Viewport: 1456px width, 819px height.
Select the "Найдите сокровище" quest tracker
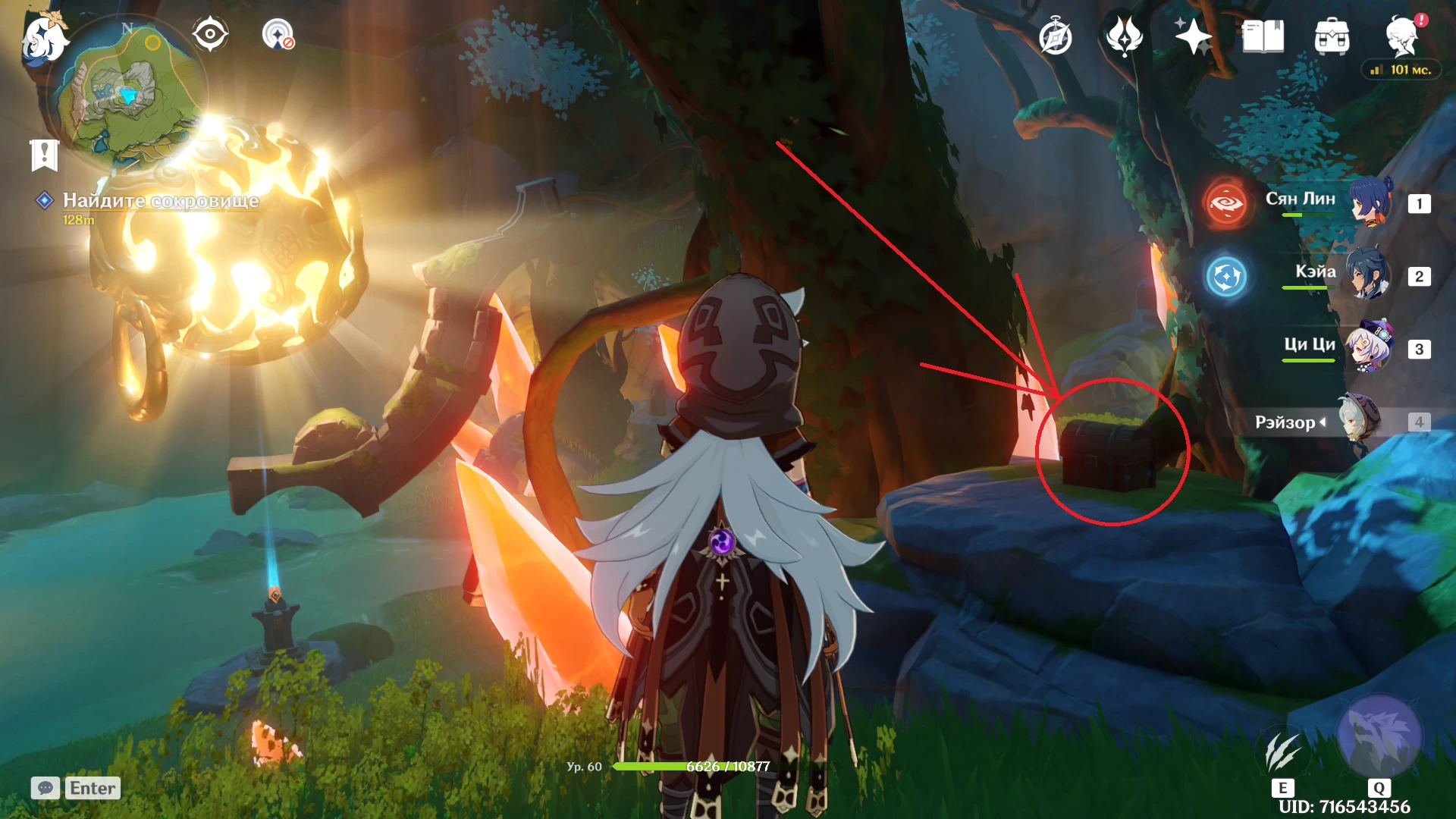[x=160, y=201]
